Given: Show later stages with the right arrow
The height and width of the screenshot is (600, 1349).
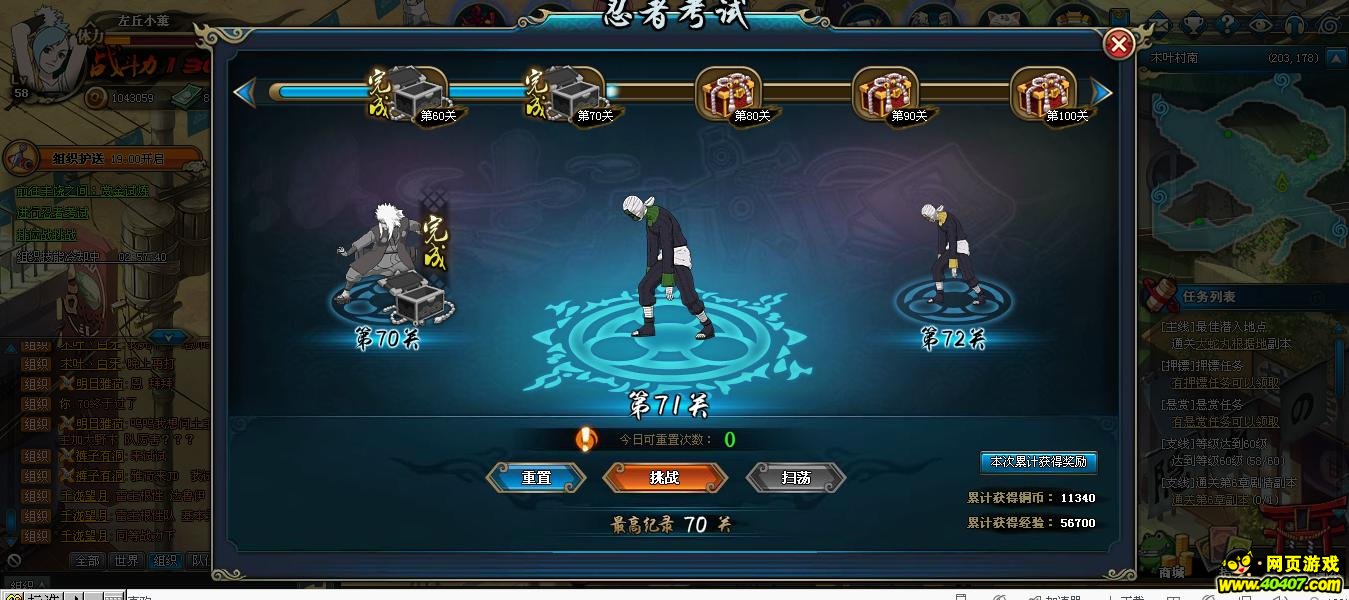Looking at the screenshot, I should [x=1101, y=93].
